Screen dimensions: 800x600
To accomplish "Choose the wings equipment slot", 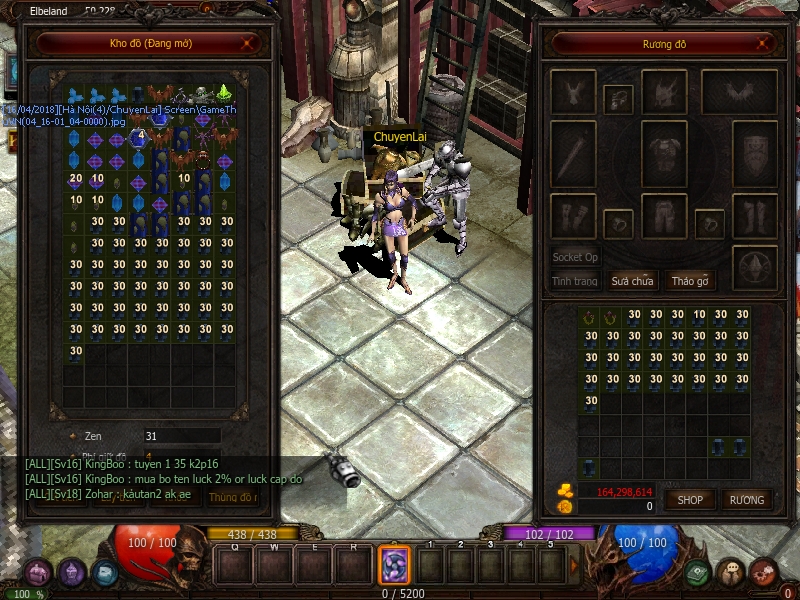I will [x=739, y=92].
